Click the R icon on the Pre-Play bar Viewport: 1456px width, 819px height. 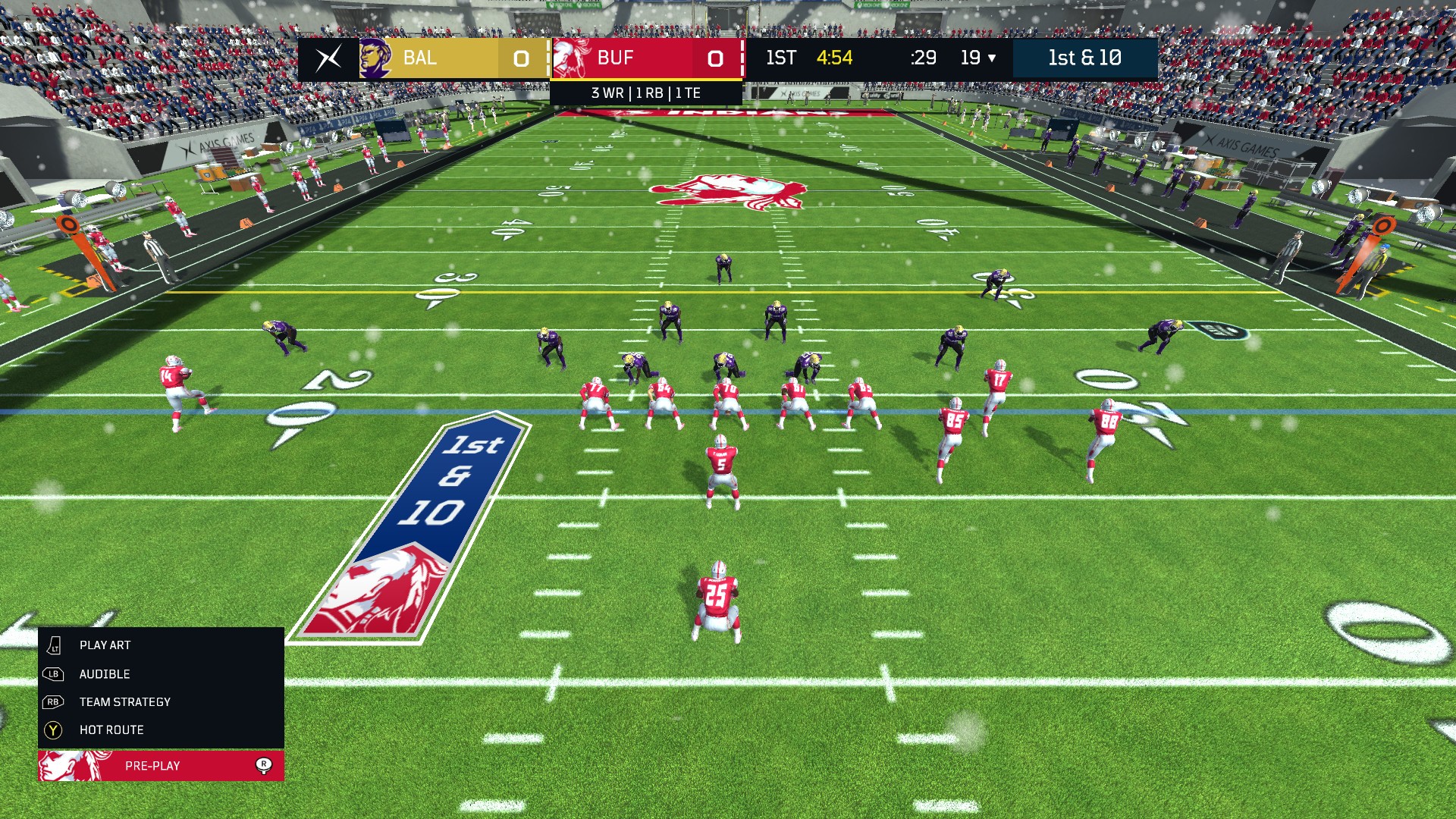(264, 766)
